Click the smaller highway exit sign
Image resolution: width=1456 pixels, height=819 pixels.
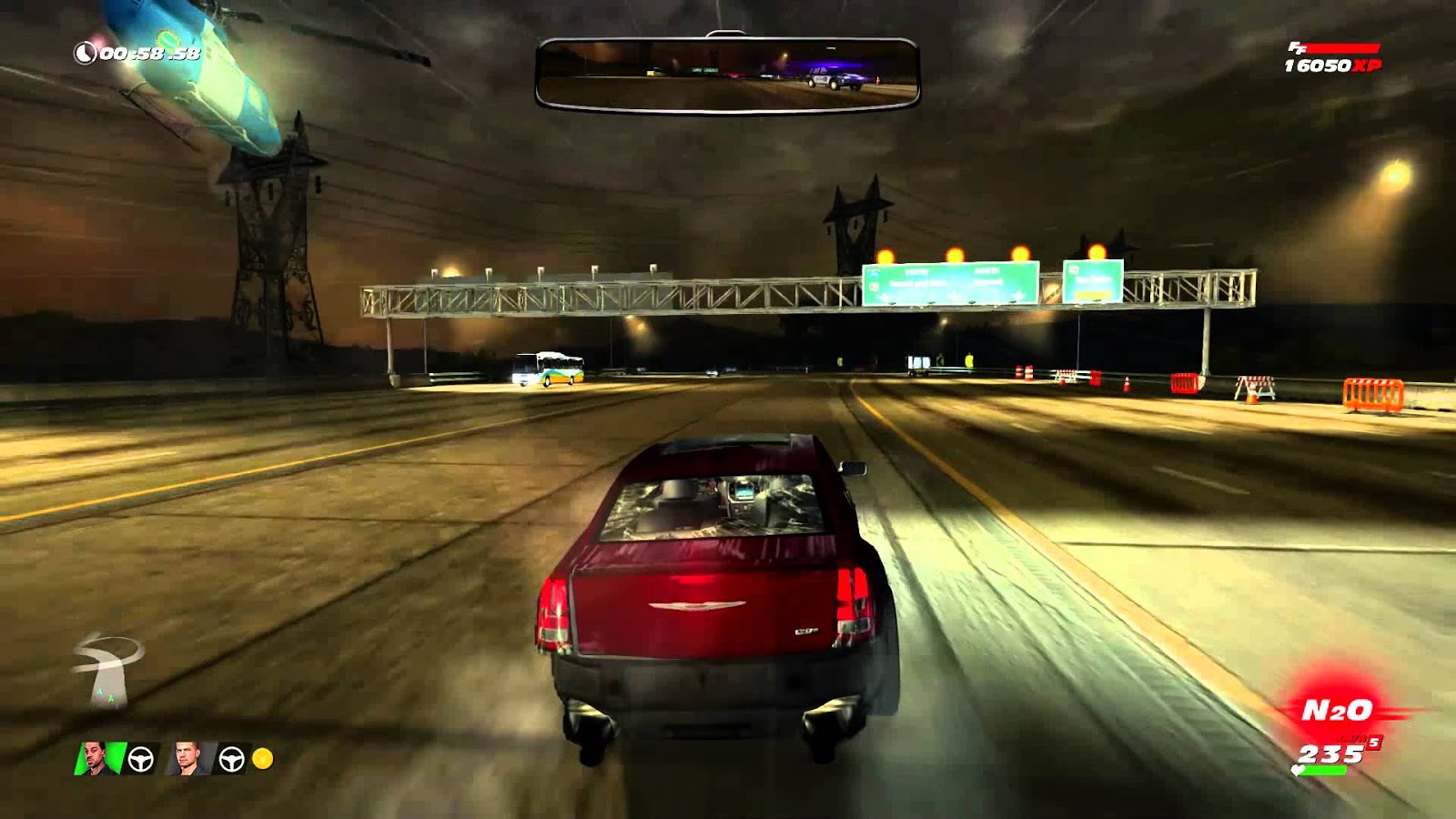(x=1092, y=282)
